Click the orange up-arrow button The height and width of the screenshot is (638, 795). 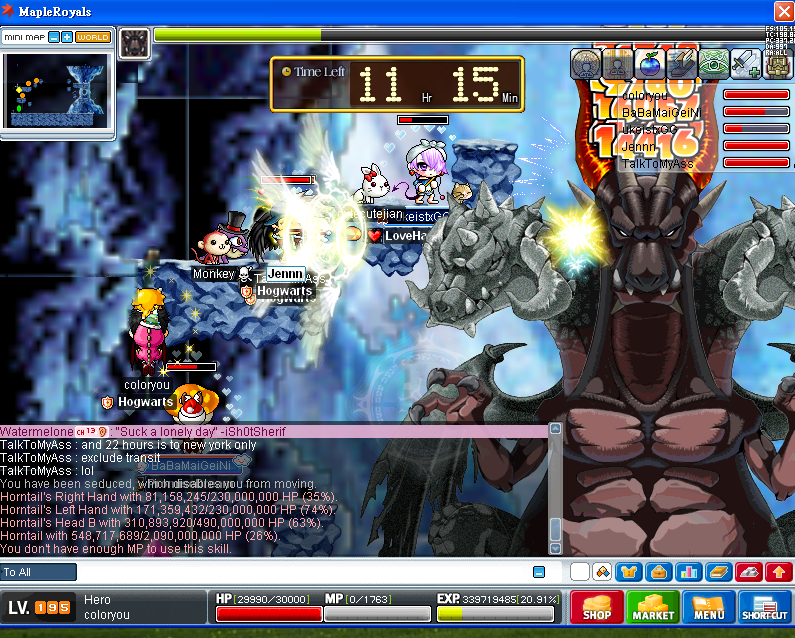click(778, 572)
